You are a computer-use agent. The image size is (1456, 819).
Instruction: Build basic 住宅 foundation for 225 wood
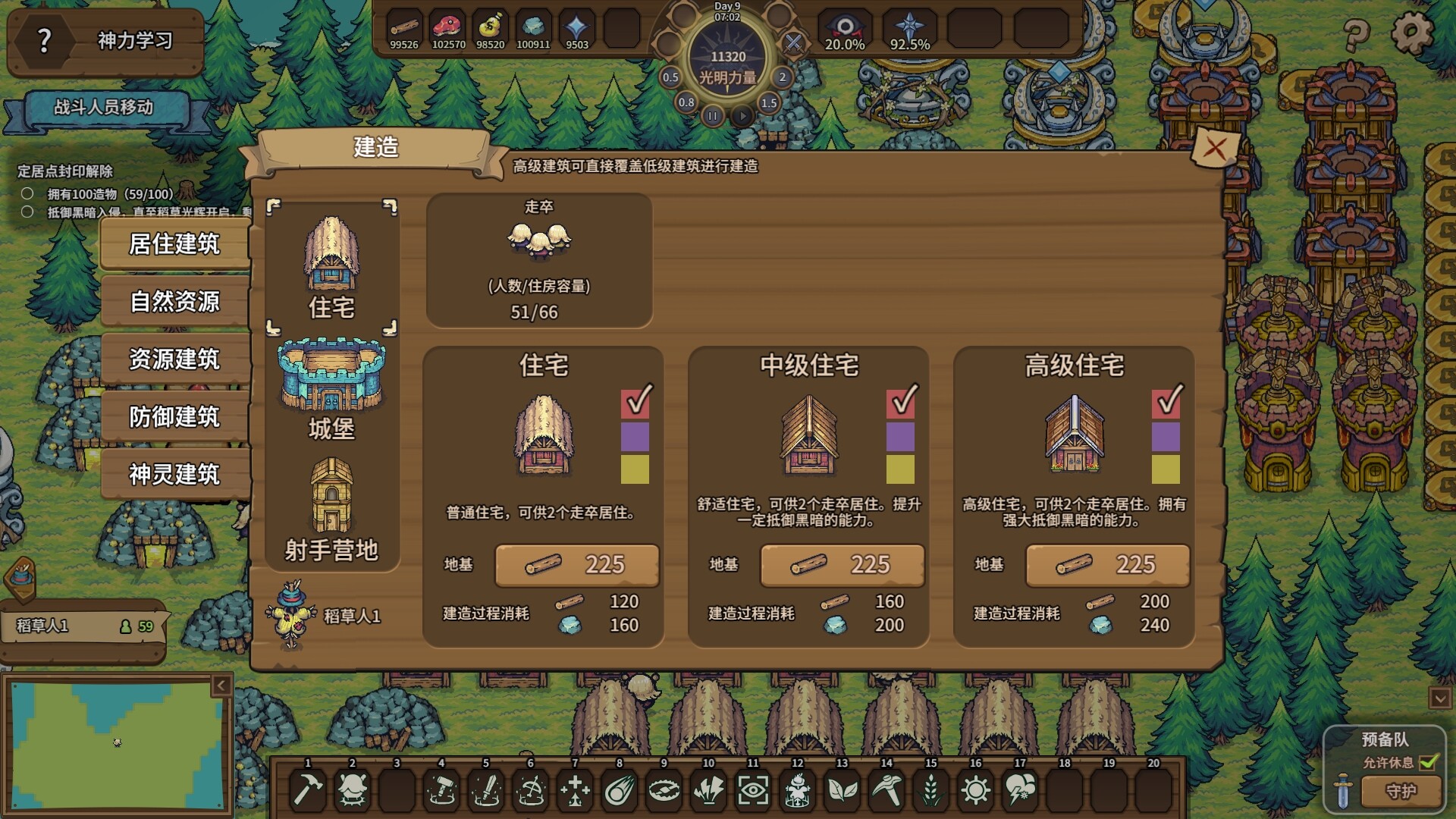pos(576,565)
